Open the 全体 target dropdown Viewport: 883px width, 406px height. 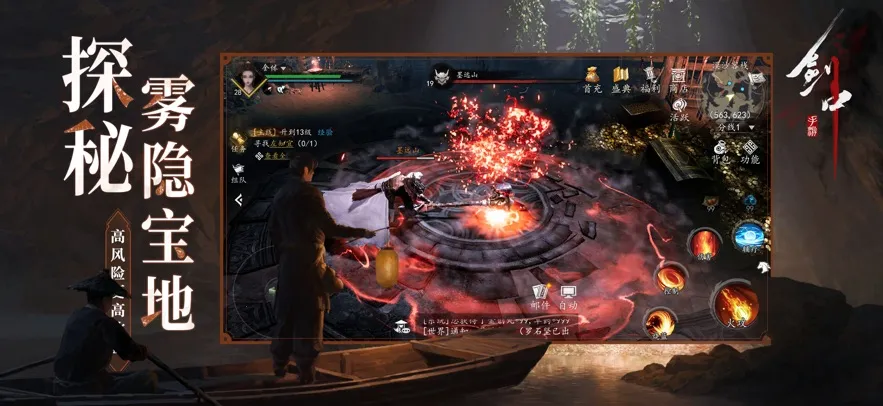click(274, 67)
